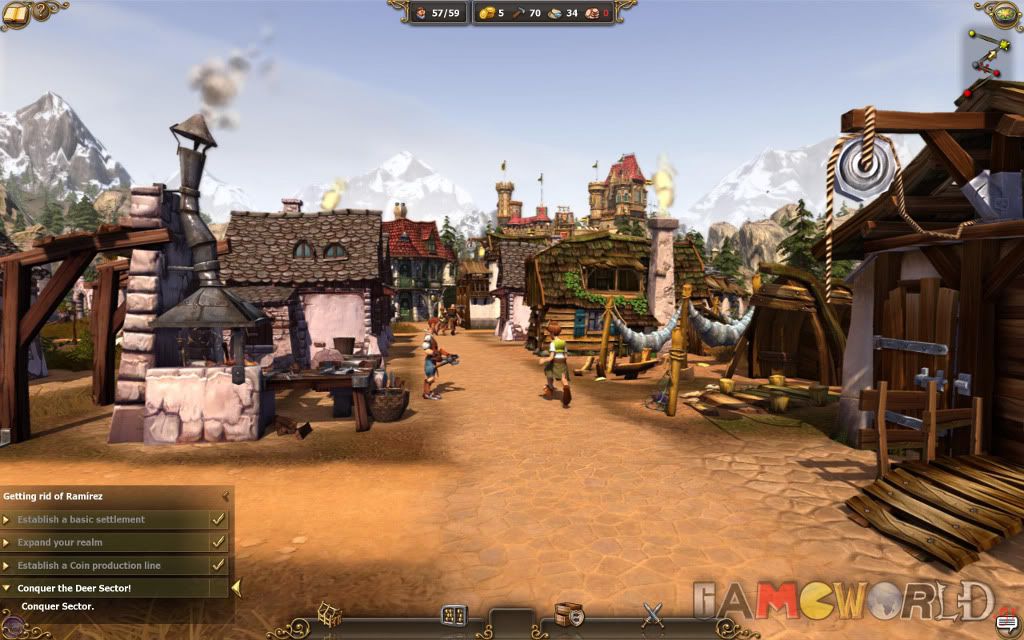Open the building construction menu

[x=330, y=613]
